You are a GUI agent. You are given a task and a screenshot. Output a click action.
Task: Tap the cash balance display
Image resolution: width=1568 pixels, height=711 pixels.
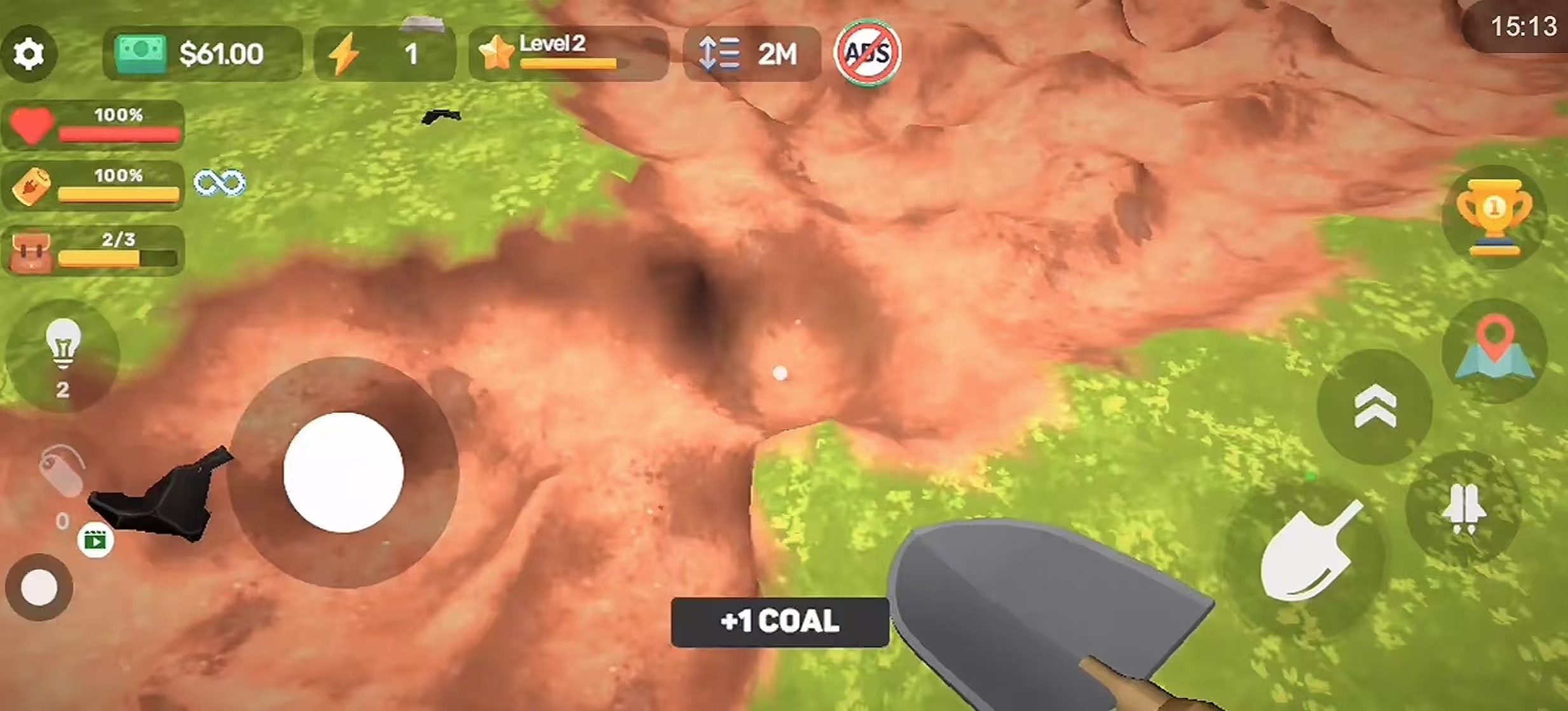pos(202,54)
